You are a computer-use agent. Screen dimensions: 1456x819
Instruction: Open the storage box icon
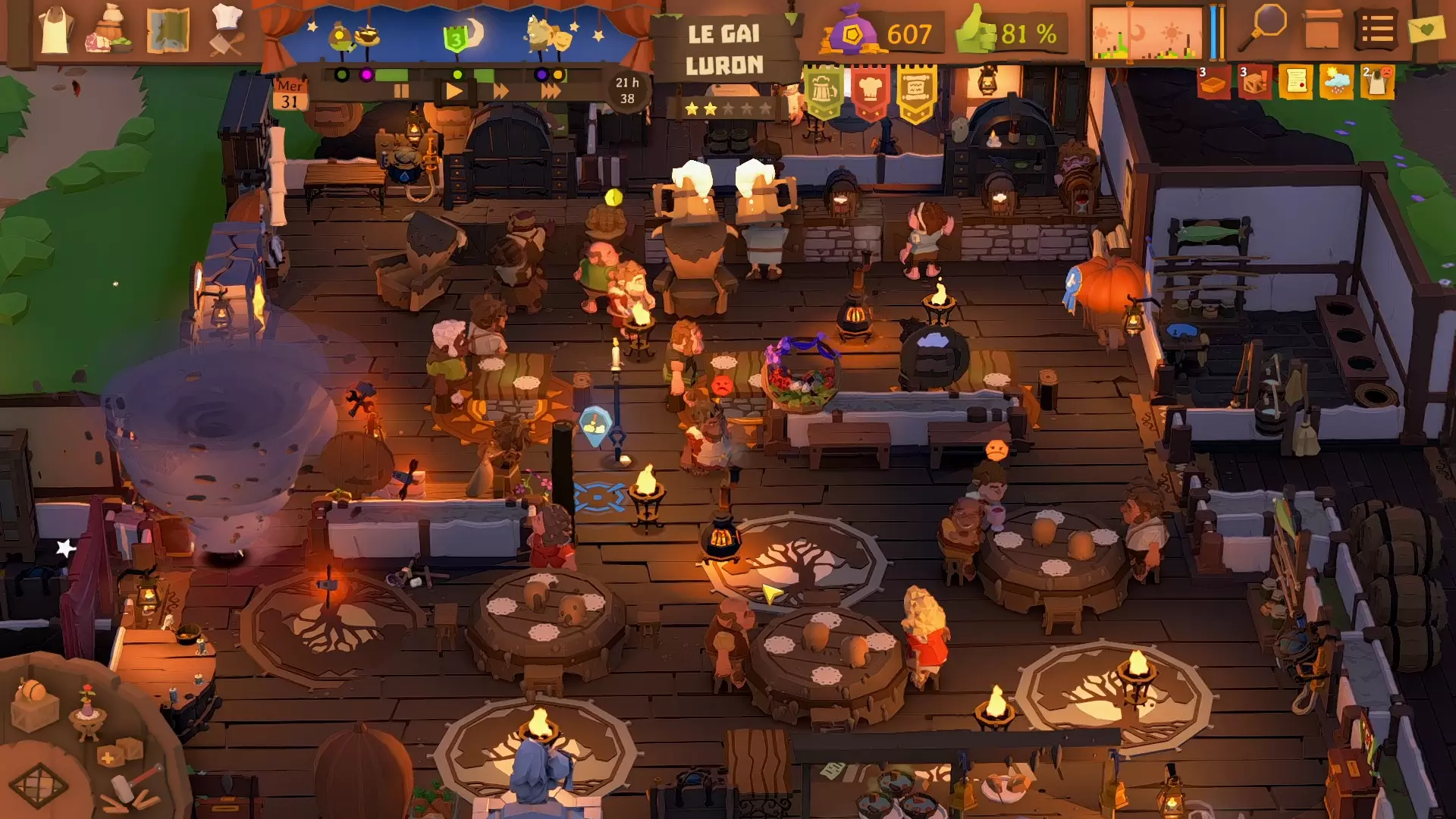pos(1321,30)
